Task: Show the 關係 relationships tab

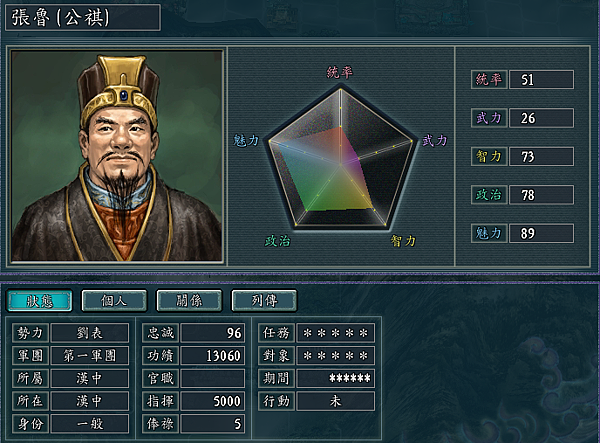Action: pos(189,300)
